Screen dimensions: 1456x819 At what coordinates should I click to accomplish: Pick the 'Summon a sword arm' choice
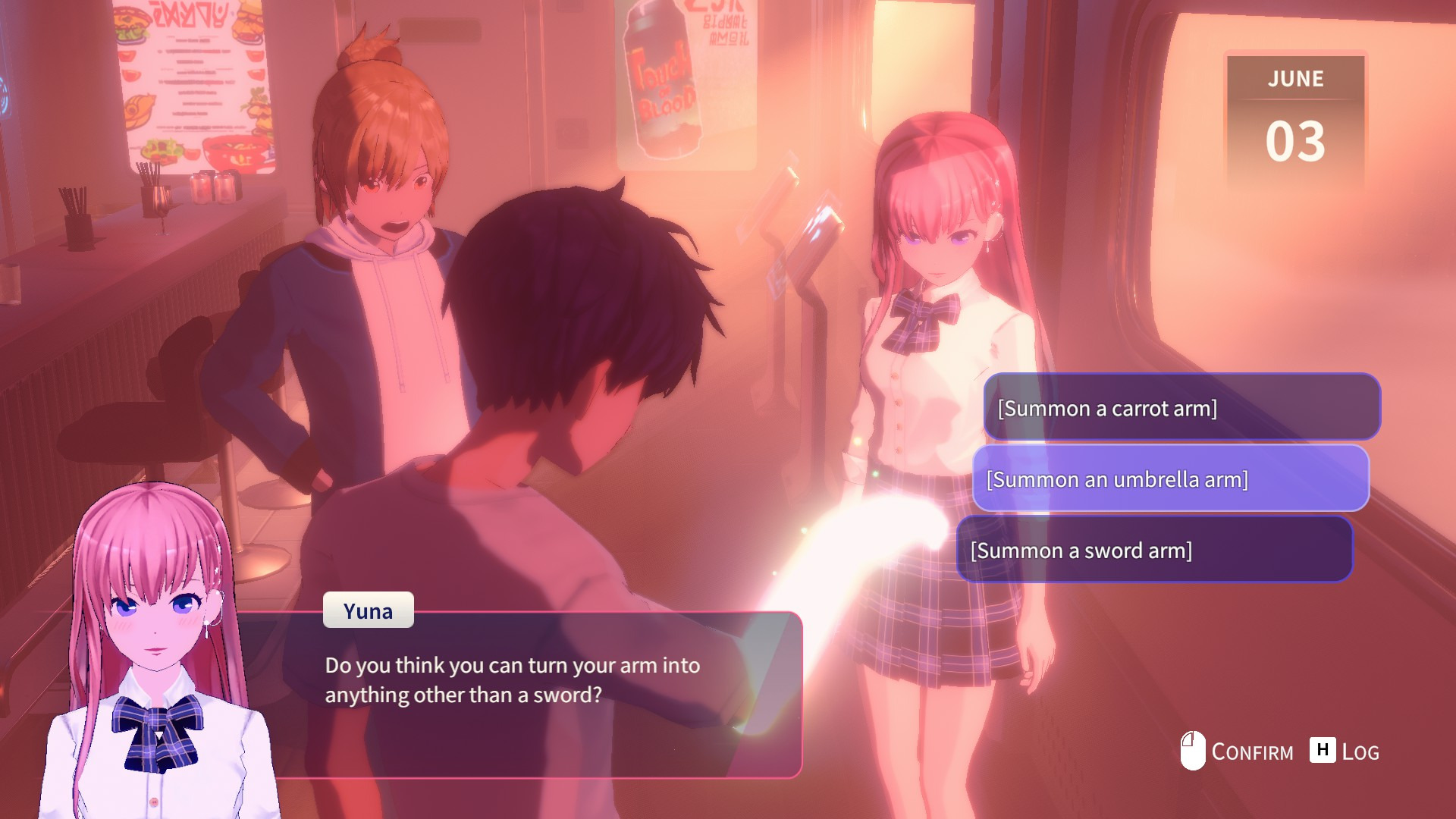tap(1154, 550)
